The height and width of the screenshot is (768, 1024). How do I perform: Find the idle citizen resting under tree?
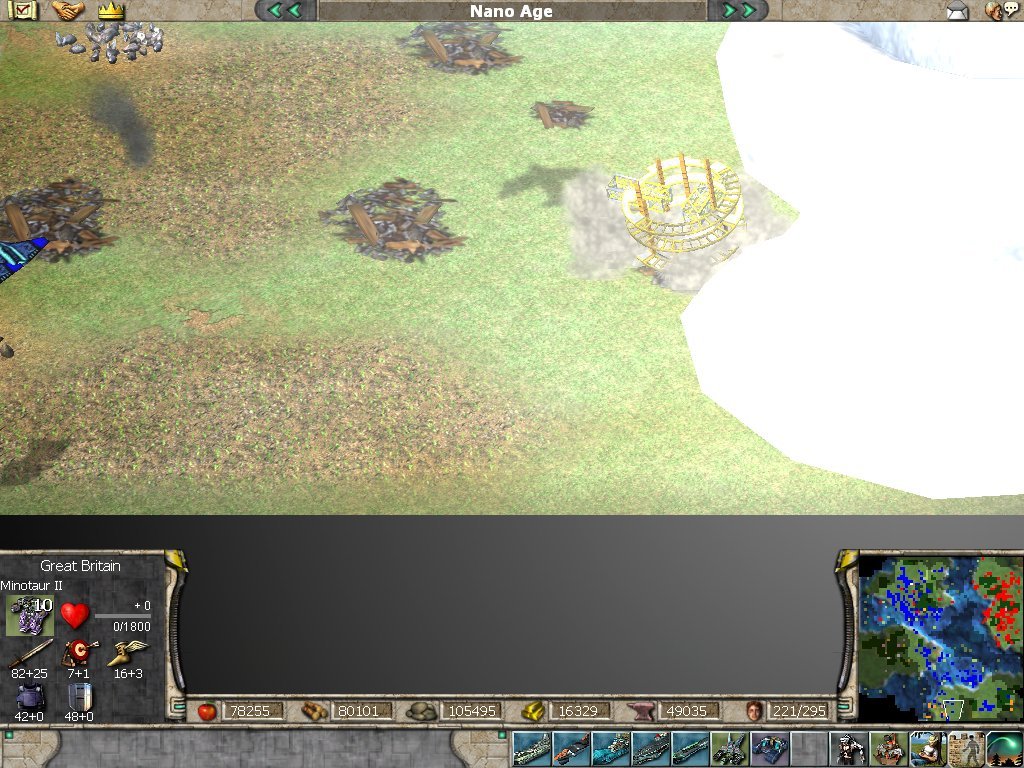click(927, 748)
